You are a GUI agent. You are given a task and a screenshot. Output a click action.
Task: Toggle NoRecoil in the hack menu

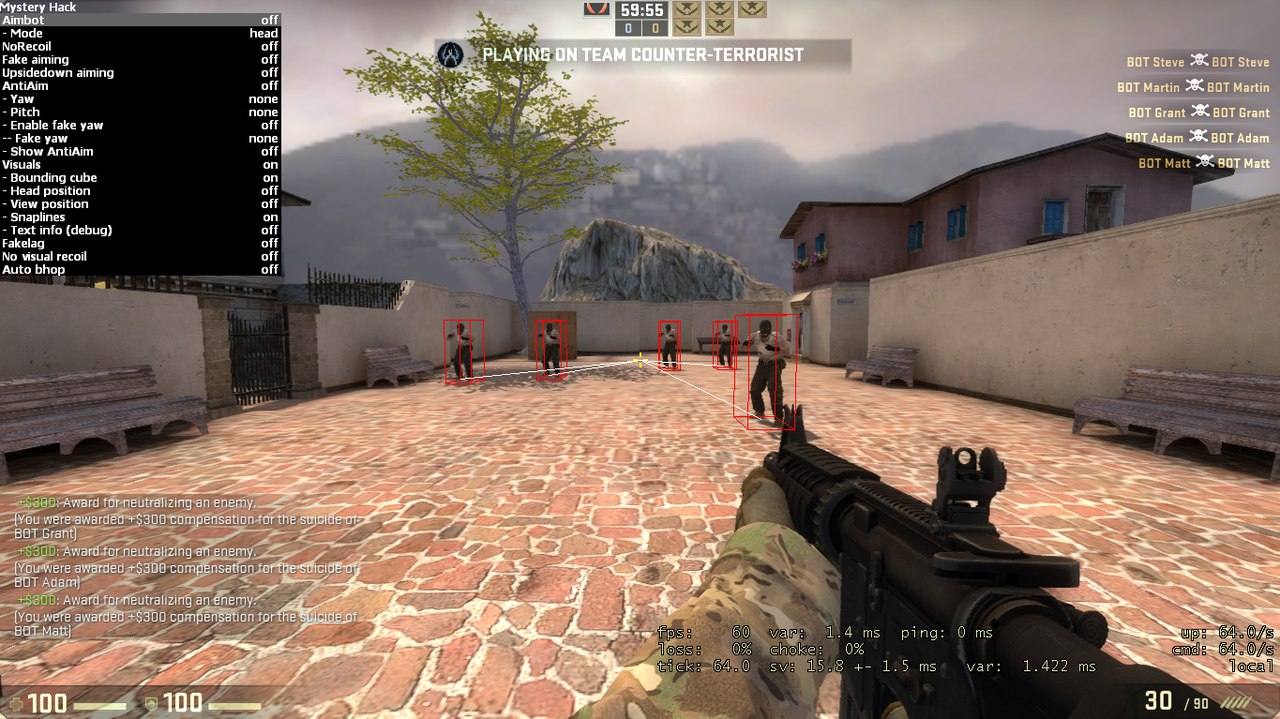140,46
